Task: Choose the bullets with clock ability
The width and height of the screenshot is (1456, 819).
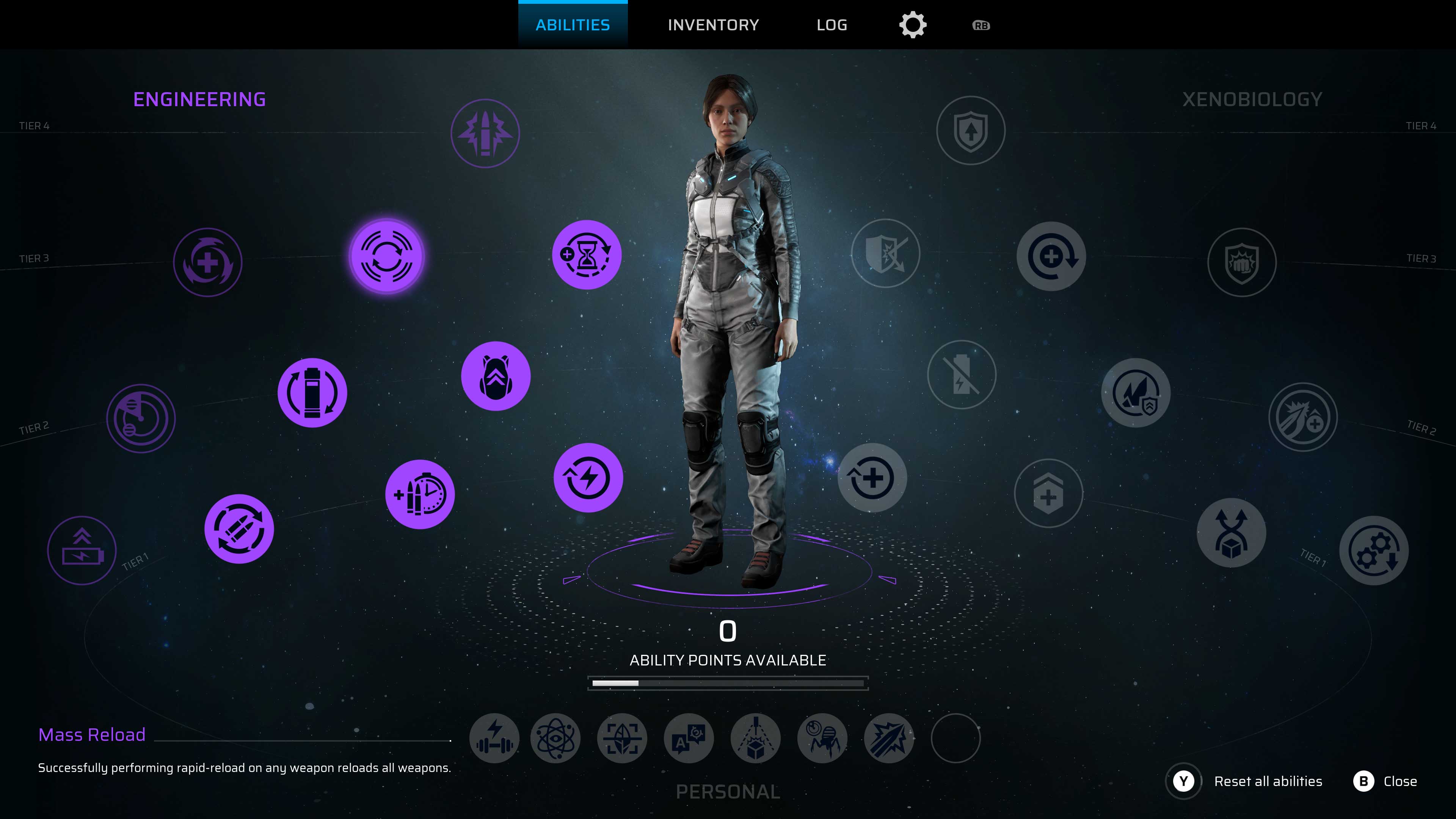Action: (x=420, y=494)
